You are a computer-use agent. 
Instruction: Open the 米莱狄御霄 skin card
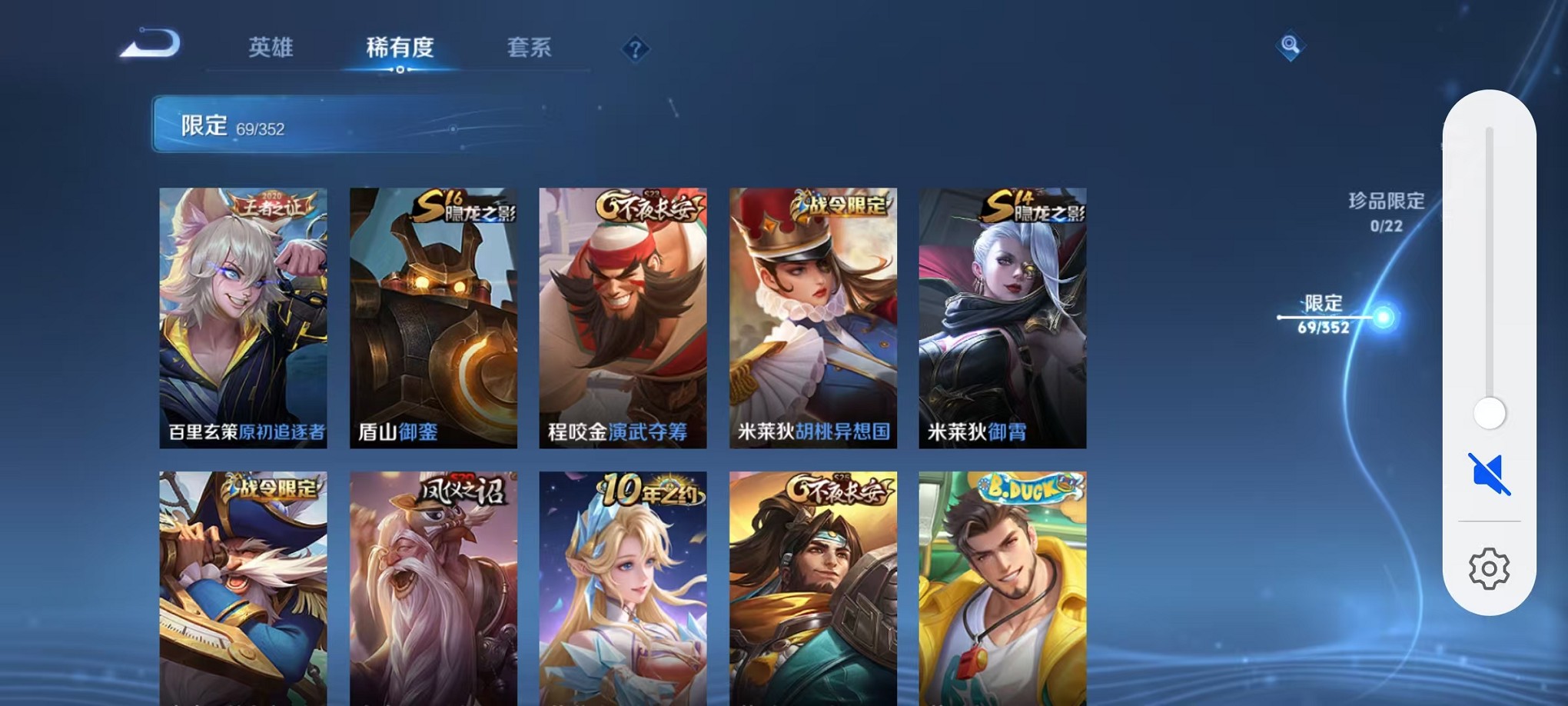(x=1002, y=315)
